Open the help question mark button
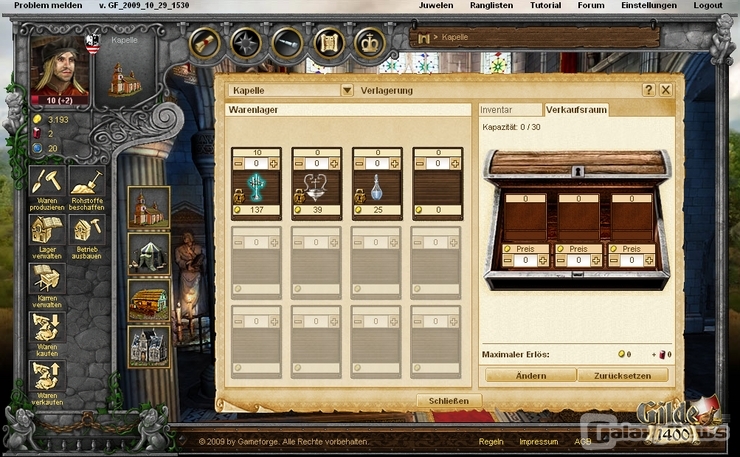The image size is (740, 457). click(648, 90)
